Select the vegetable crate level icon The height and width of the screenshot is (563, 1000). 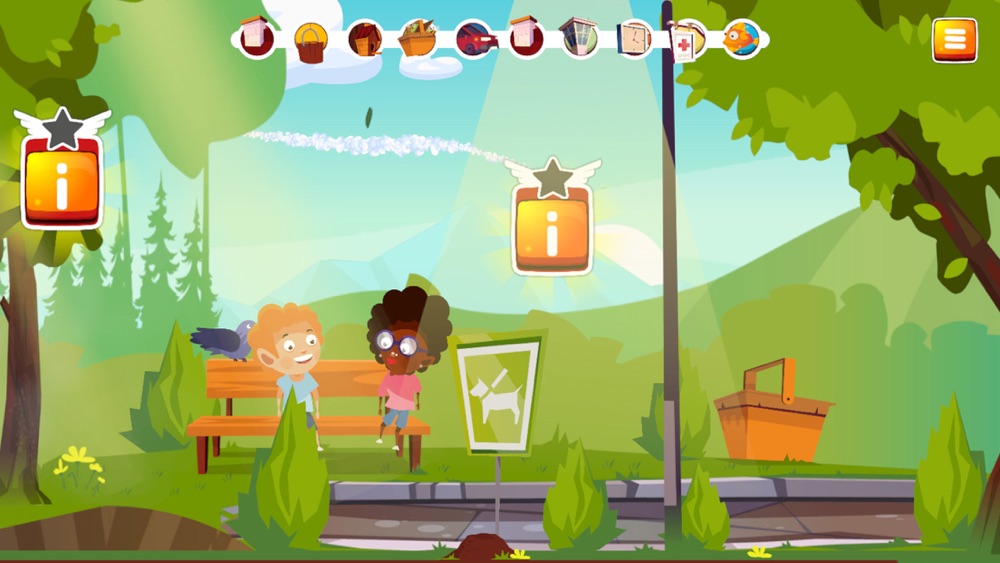[x=418, y=40]
